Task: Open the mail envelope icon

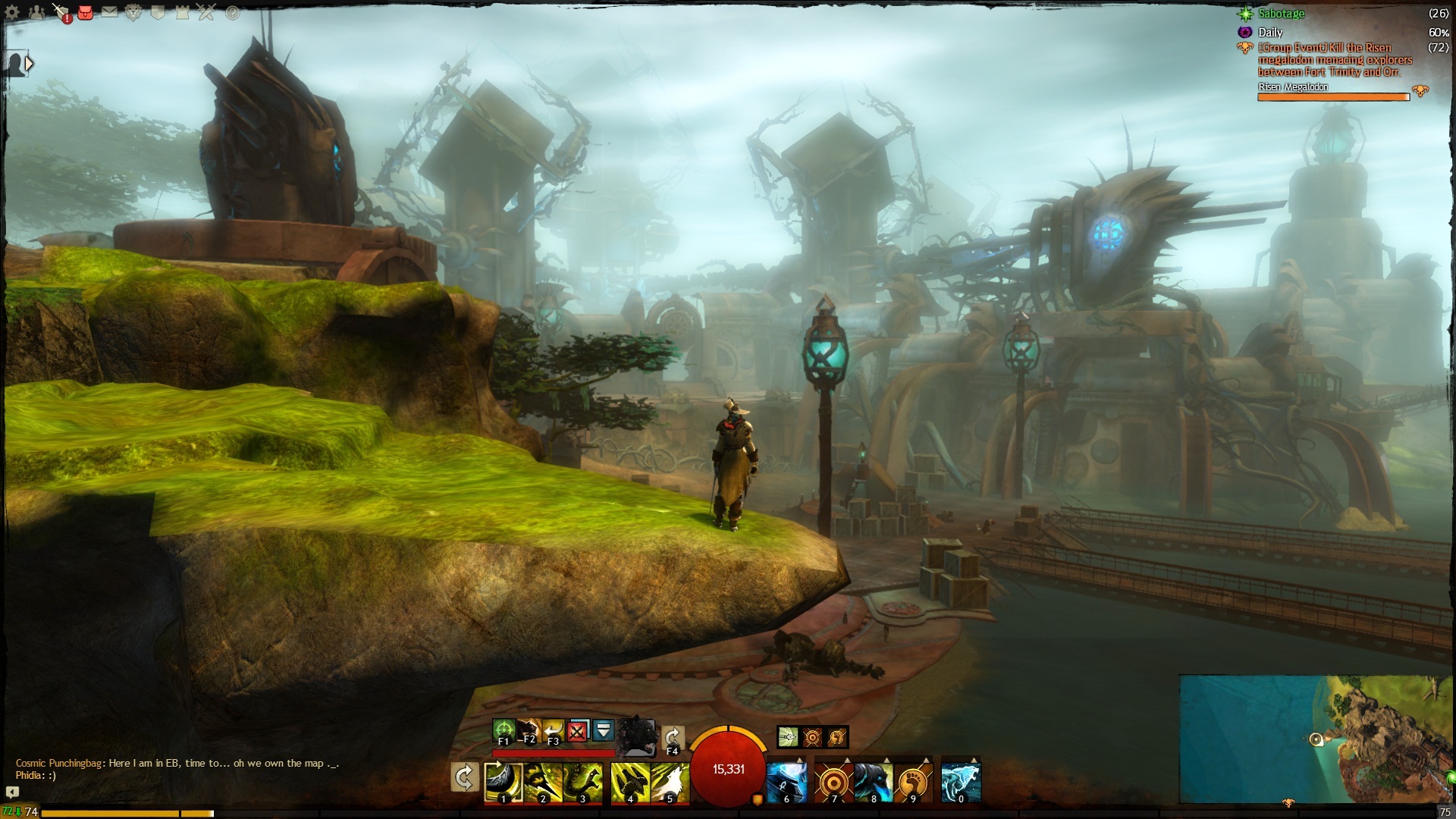Action: click(109, 12)
